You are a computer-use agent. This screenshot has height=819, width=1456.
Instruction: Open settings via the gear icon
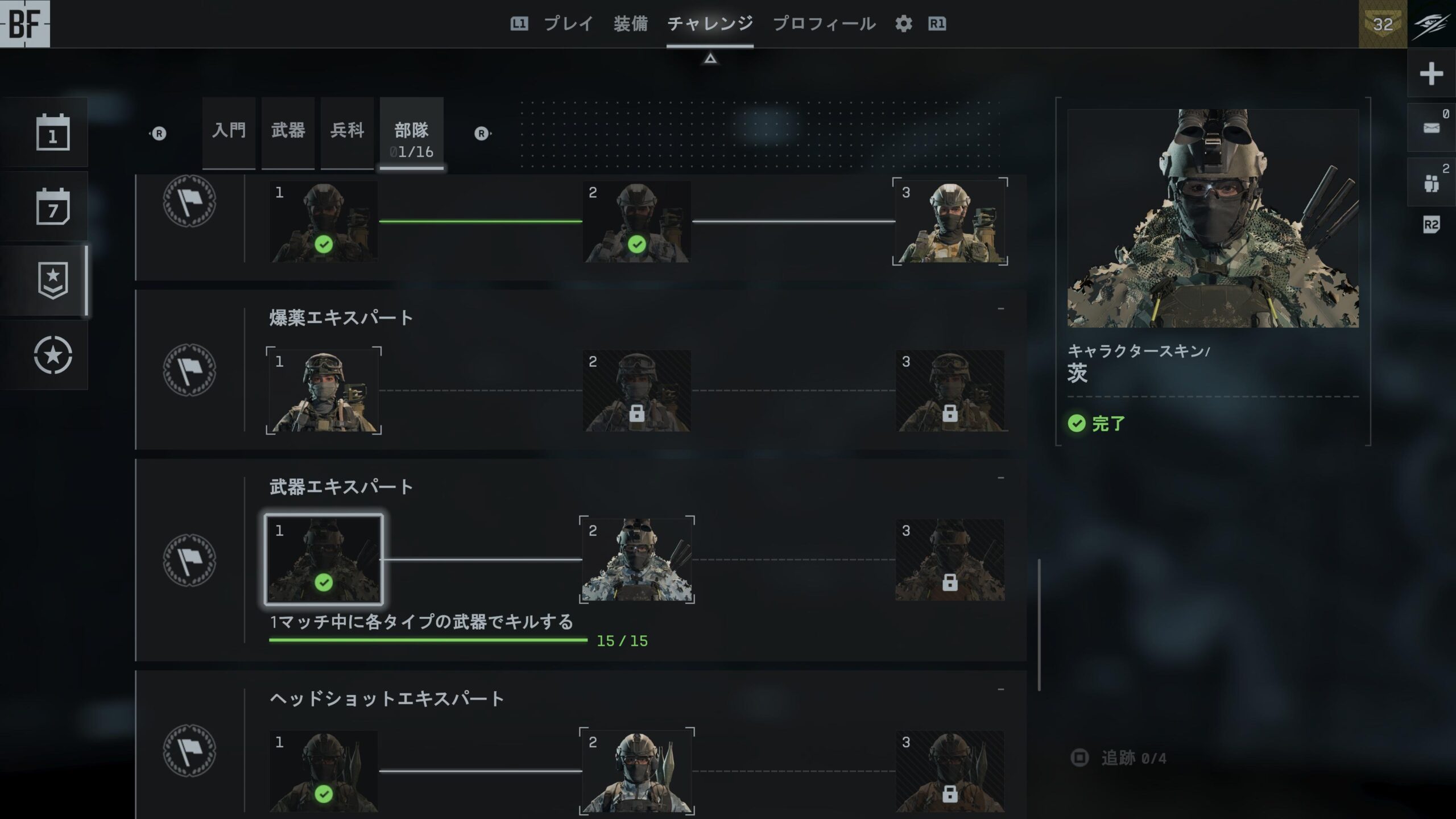tap(903, 24)
